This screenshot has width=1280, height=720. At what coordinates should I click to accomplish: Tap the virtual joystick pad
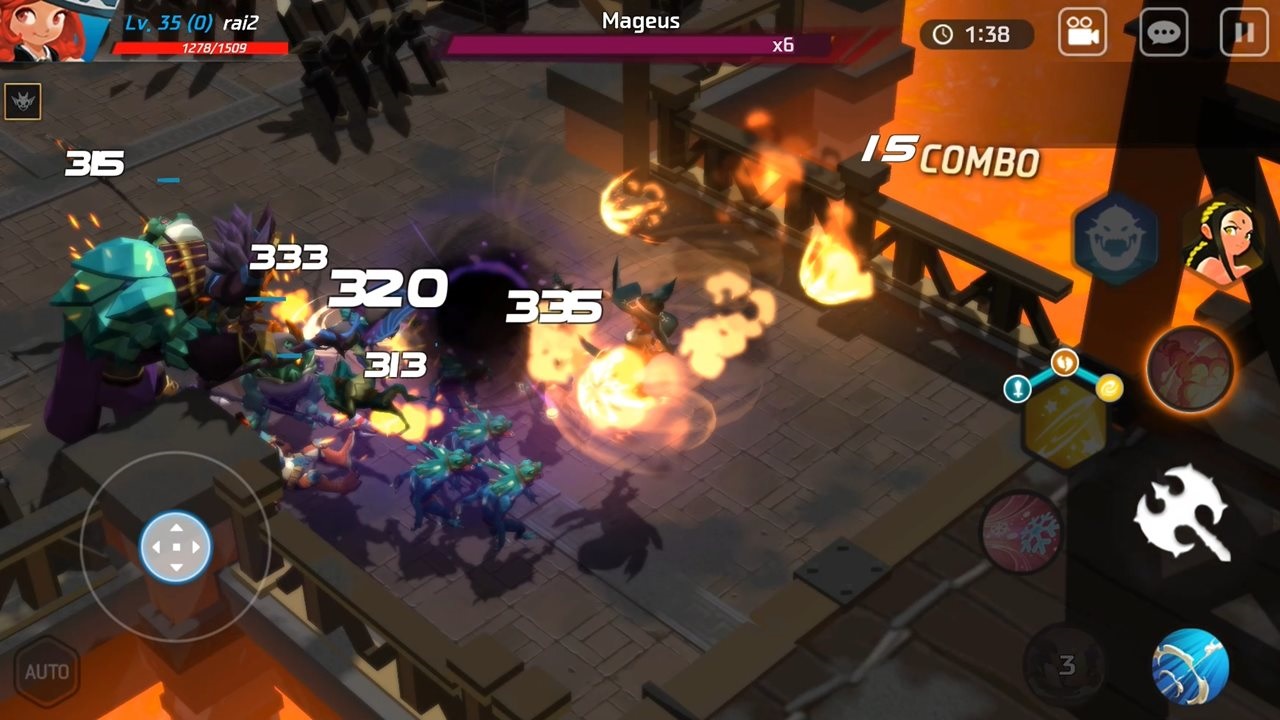(175, 546)
